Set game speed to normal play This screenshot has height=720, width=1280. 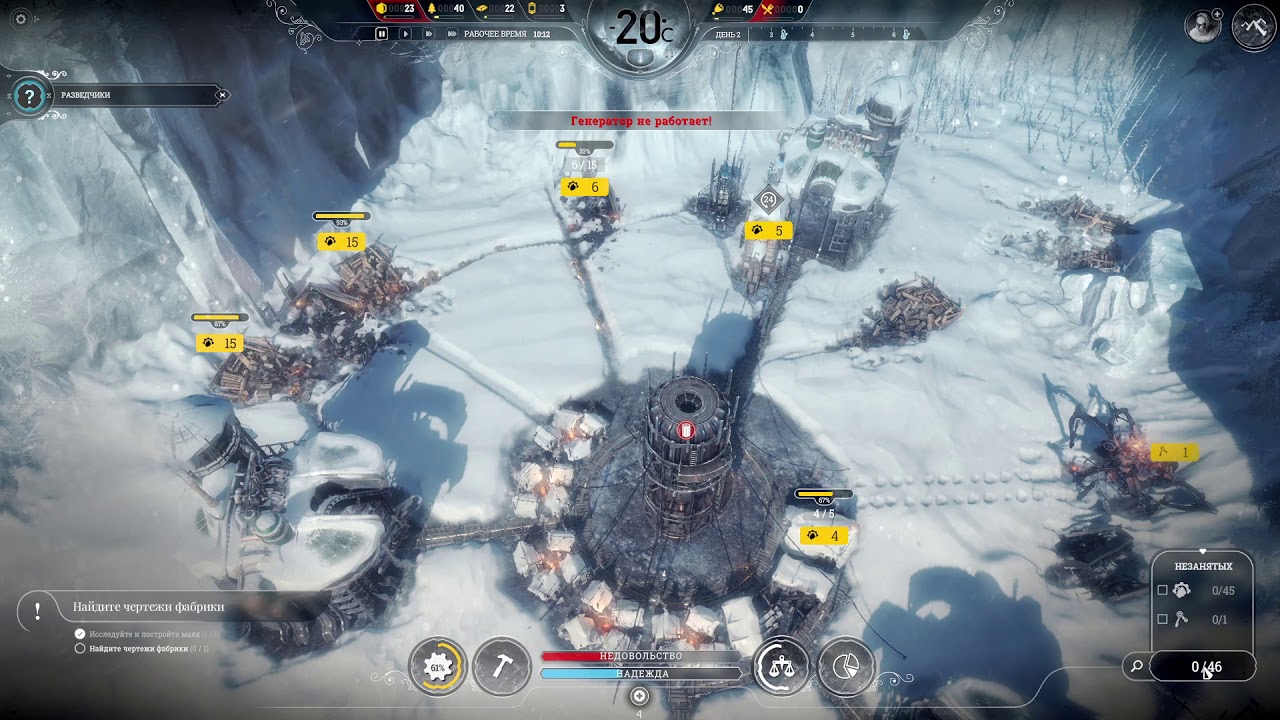point(405,33)
